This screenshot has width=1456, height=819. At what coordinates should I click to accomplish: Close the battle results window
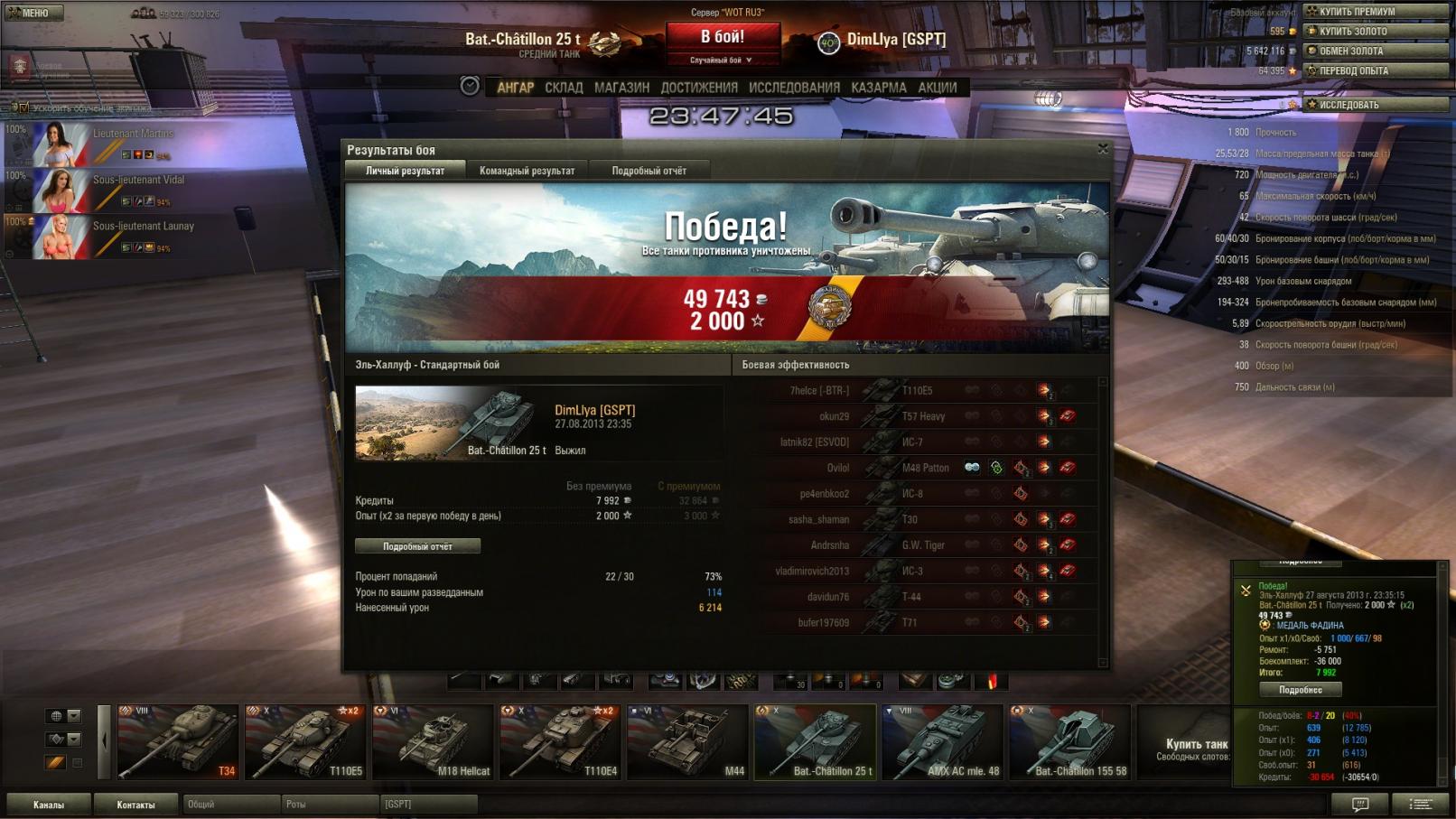(x=1103, y=149)
